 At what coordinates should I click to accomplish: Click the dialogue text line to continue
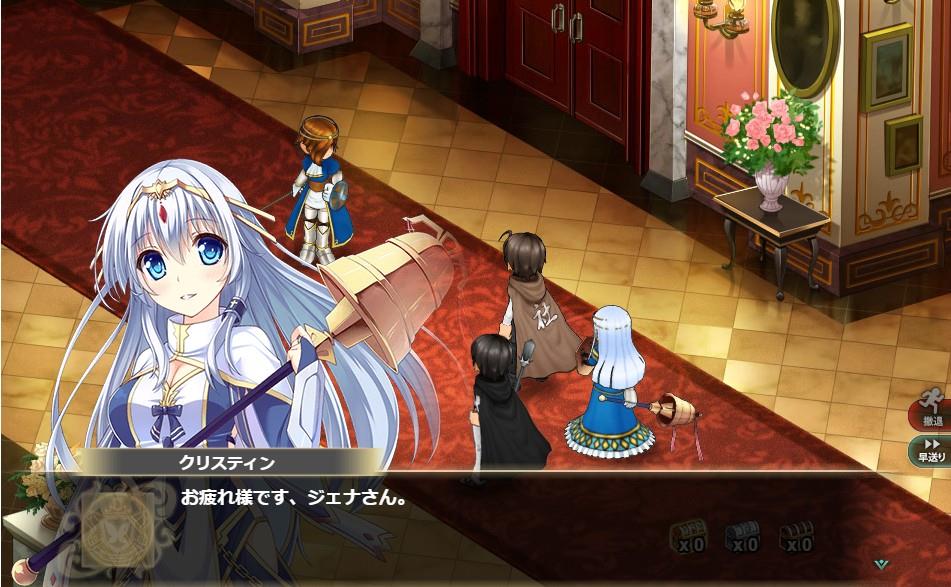pos(294,495)
